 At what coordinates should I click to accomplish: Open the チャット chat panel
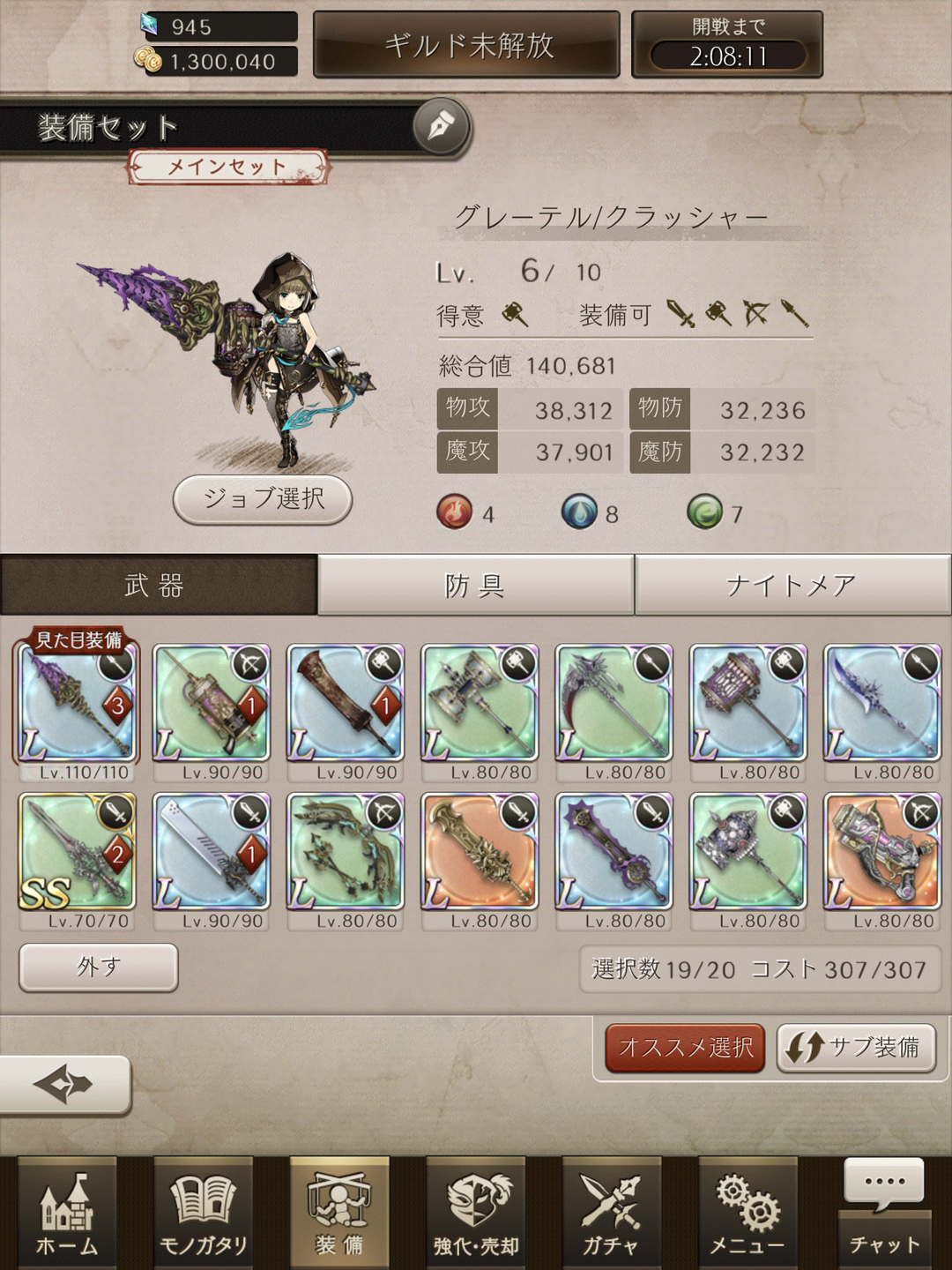point(884,1213)
